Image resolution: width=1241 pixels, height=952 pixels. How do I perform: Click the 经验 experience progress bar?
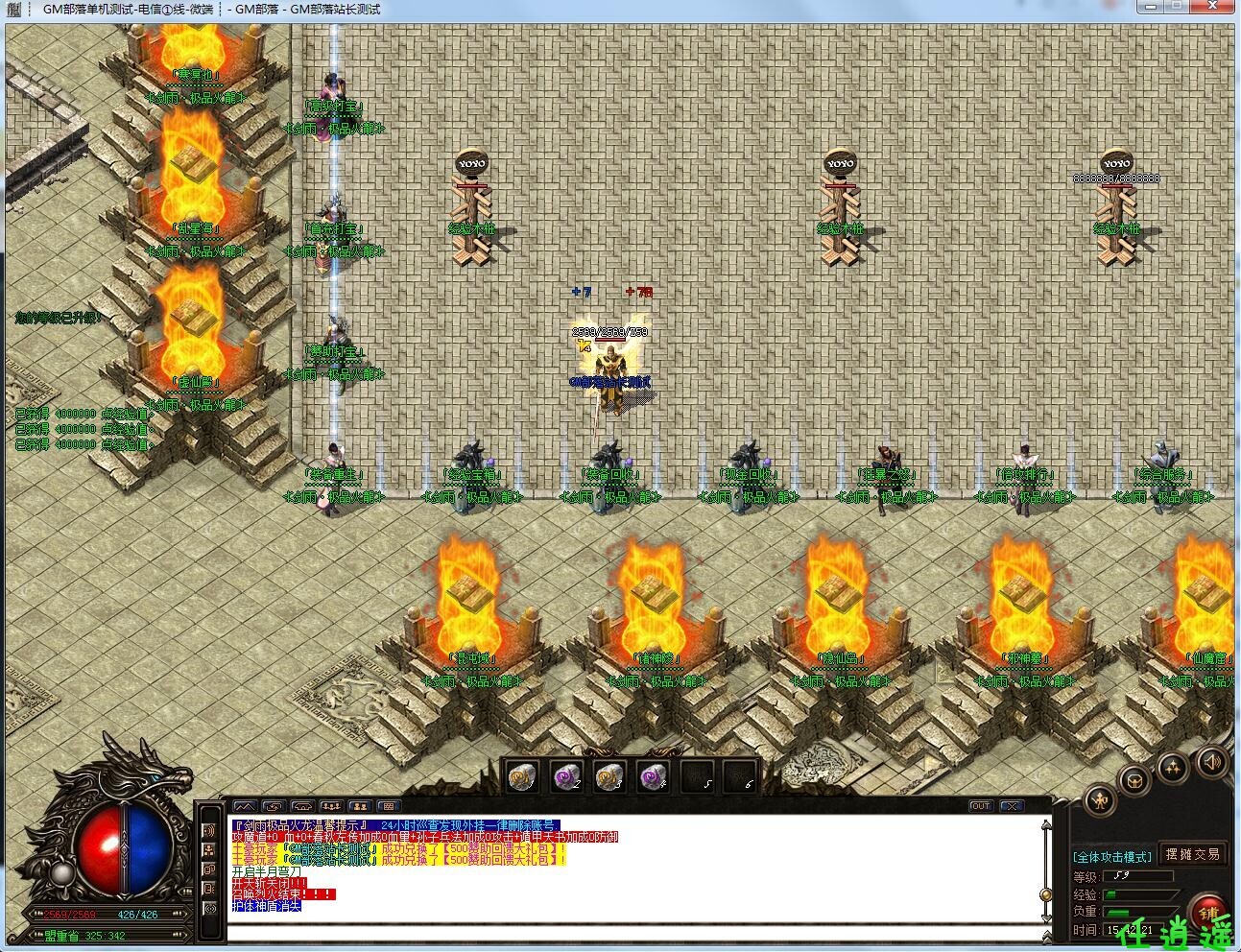(1141, 894)
